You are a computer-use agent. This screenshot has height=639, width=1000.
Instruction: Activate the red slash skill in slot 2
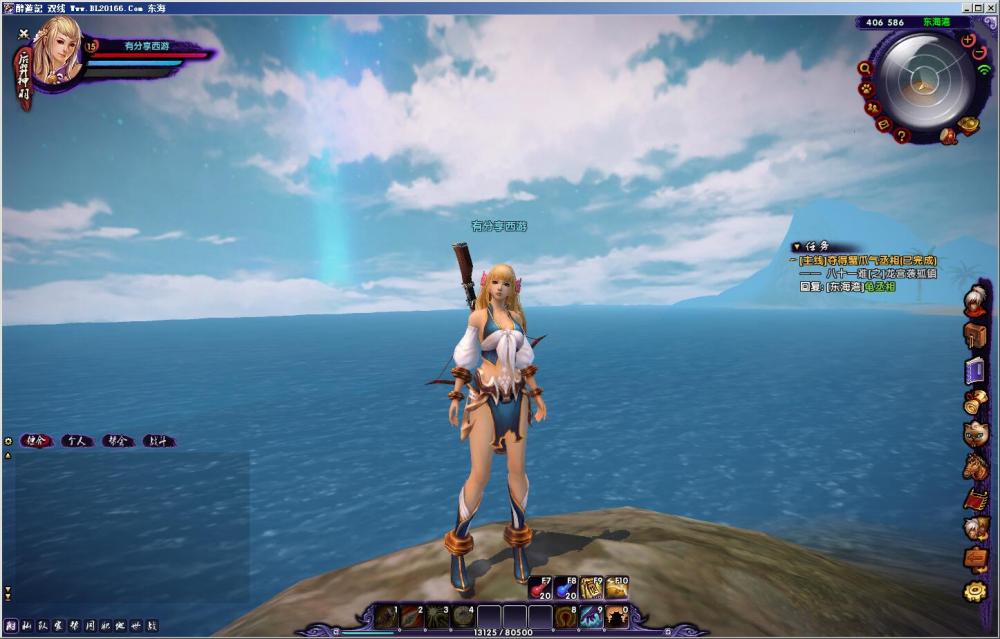[411, 617]
